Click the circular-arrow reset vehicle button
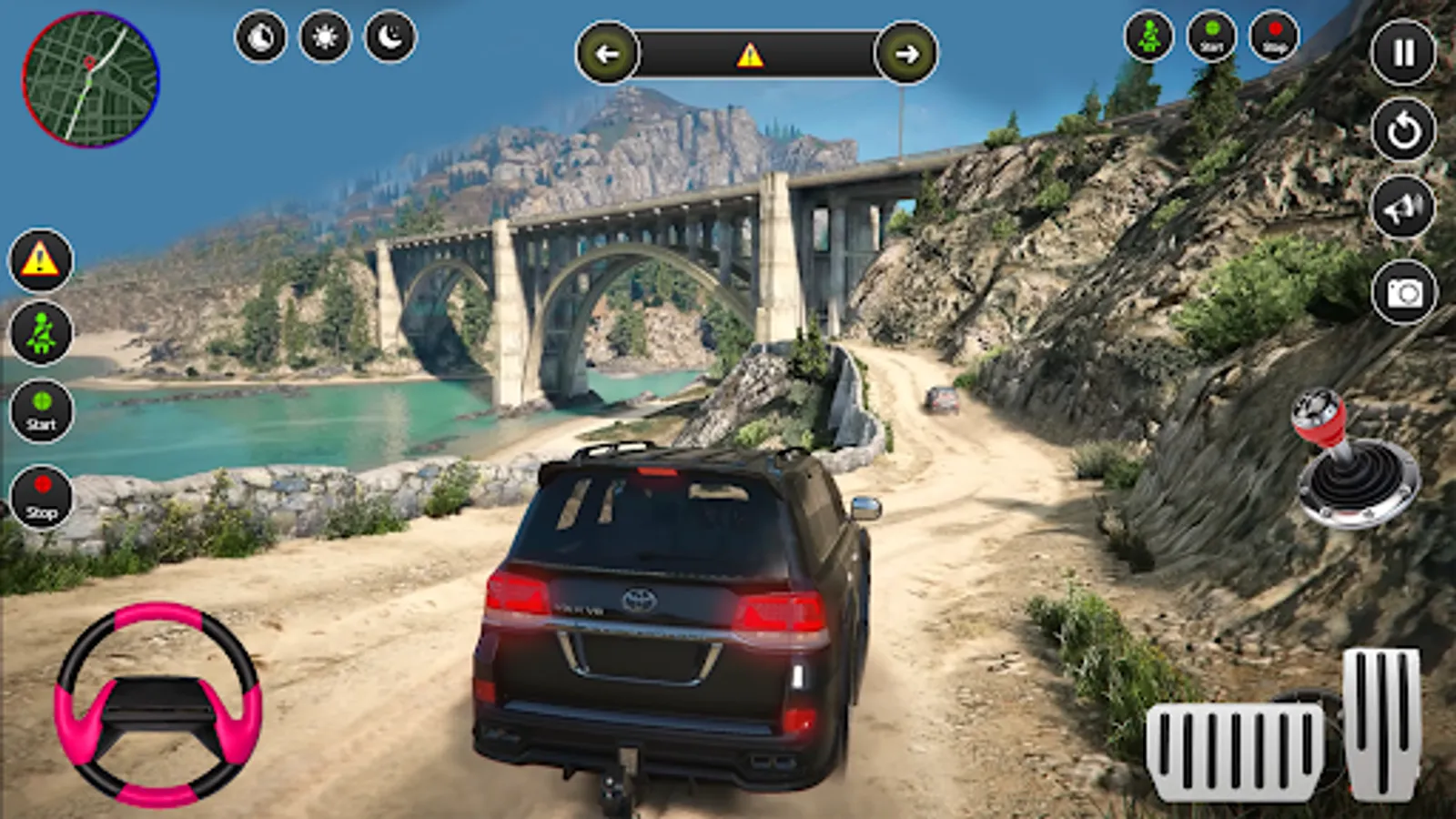 (x=1403, y=131)
